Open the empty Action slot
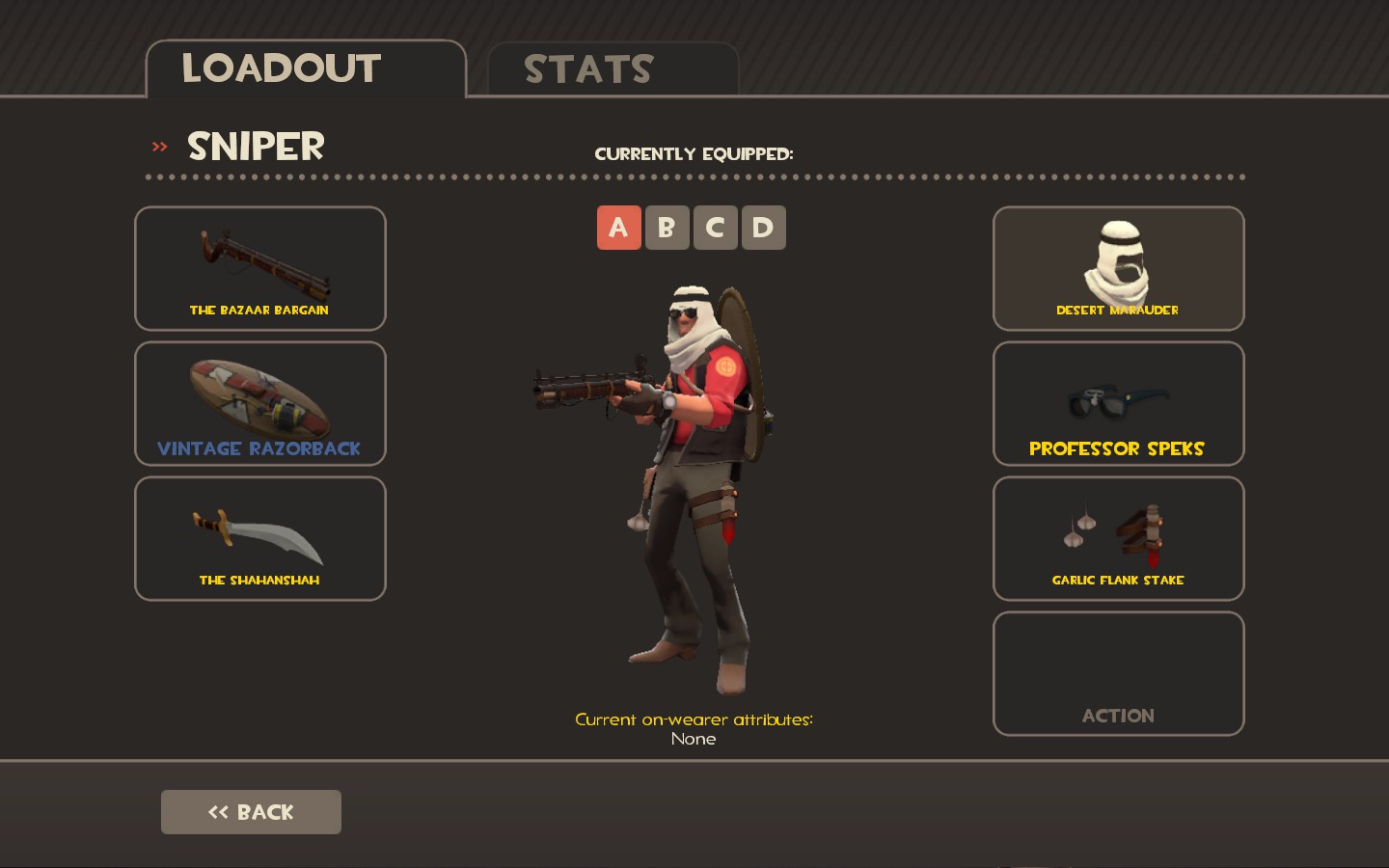The height and width of the screenshot is (868, 1389). 1118,673
